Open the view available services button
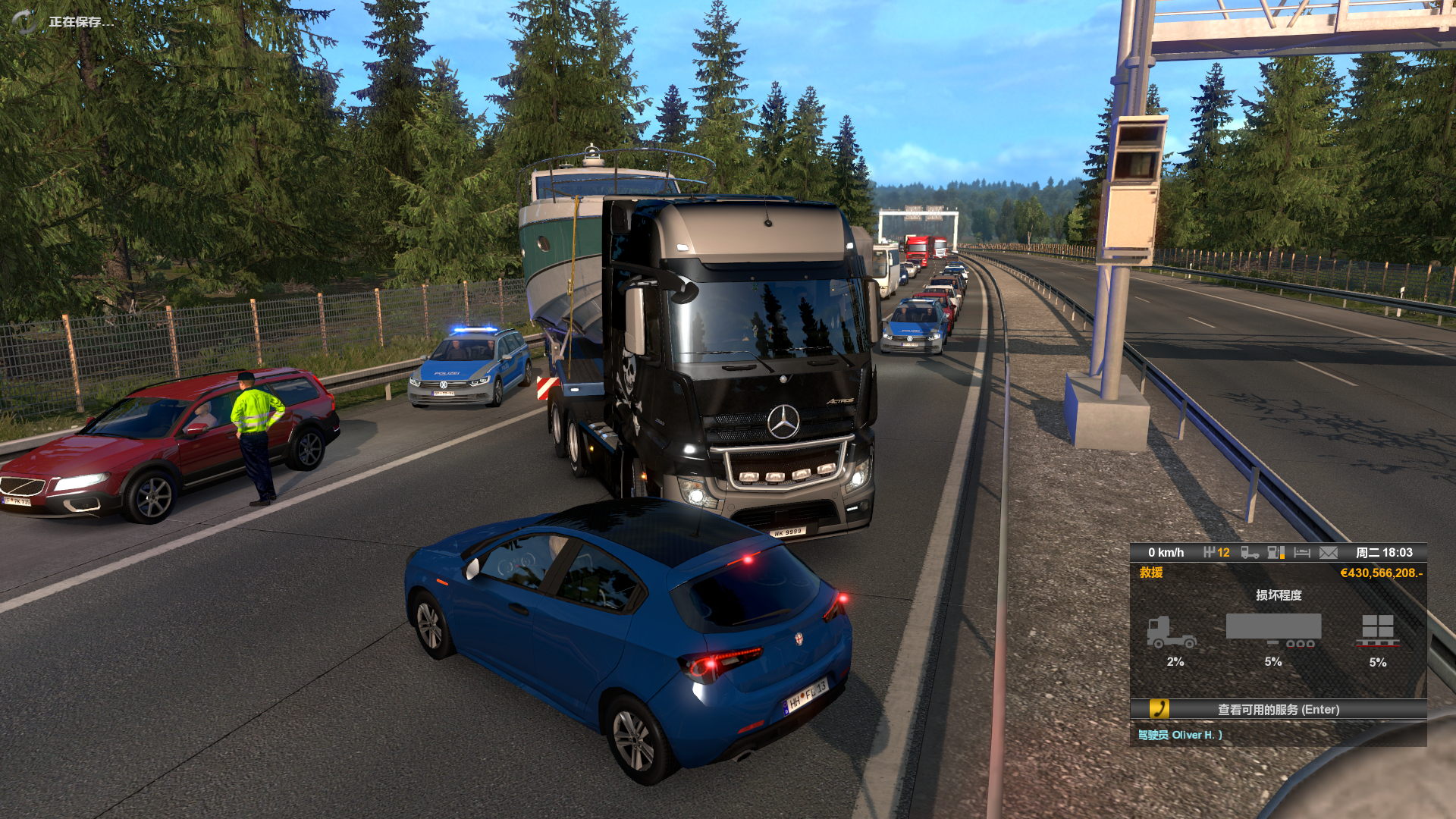 1278,709
